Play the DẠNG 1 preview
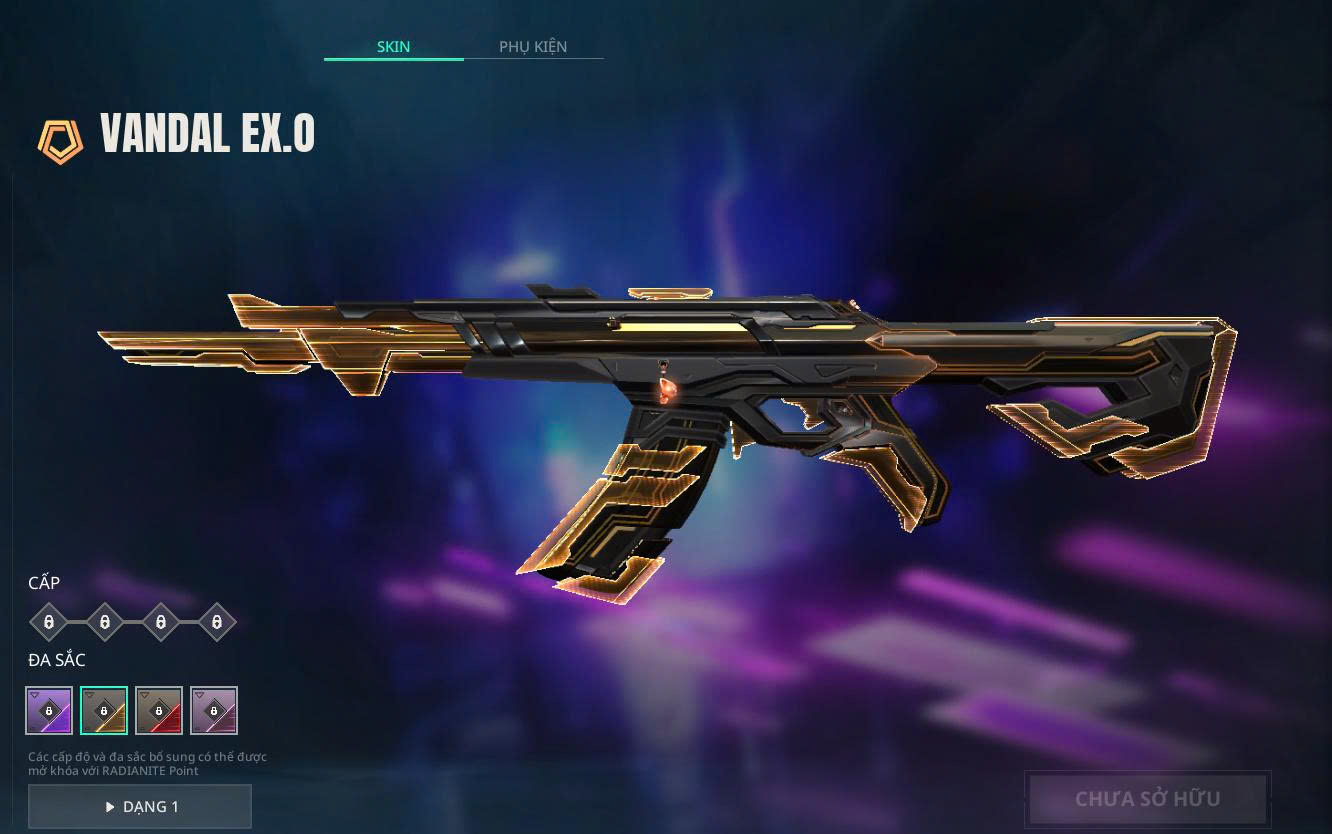The image size is (1332, 834). pos(140,807)
